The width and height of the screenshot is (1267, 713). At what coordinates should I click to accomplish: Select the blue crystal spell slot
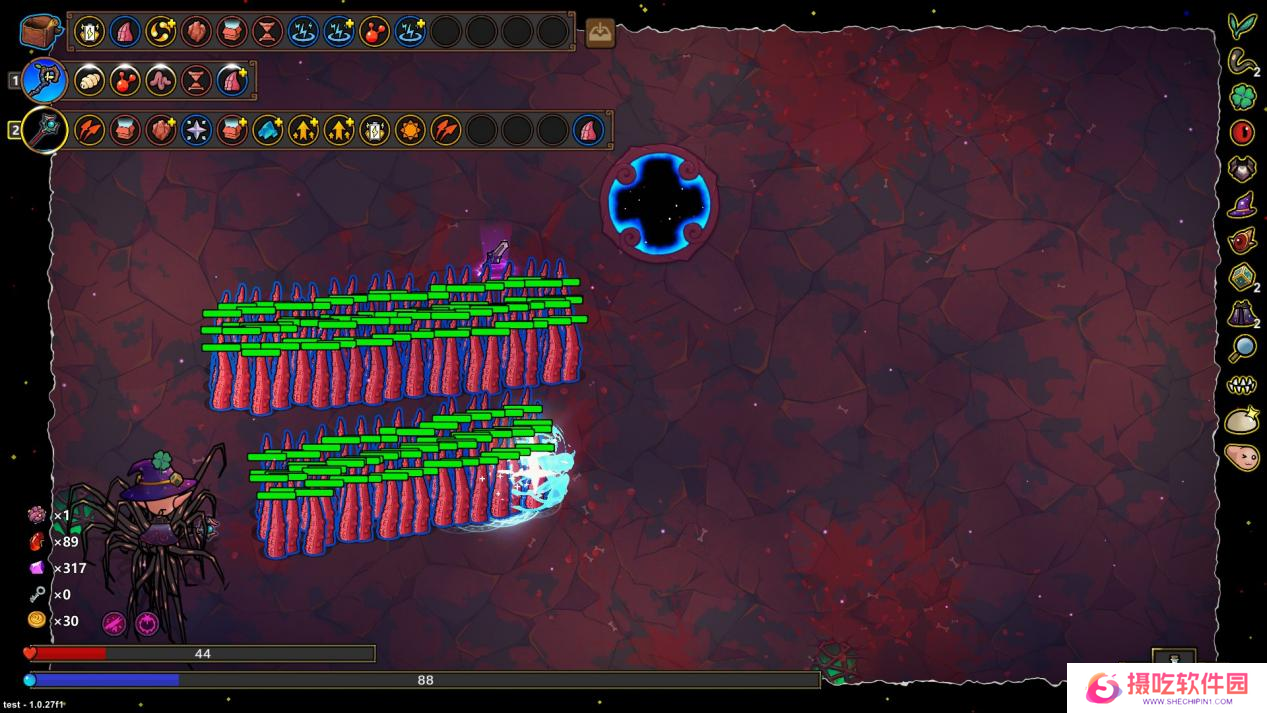pyautogui.click(x=267, y=130)
